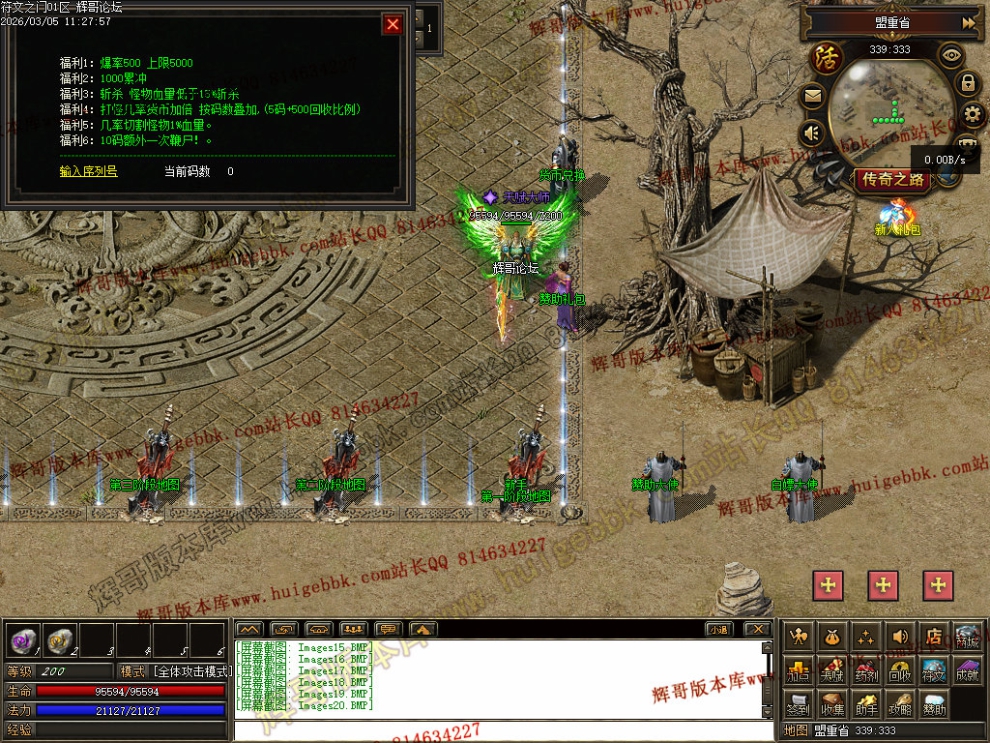Open the 回收 recycle menu

pos(900,670)
